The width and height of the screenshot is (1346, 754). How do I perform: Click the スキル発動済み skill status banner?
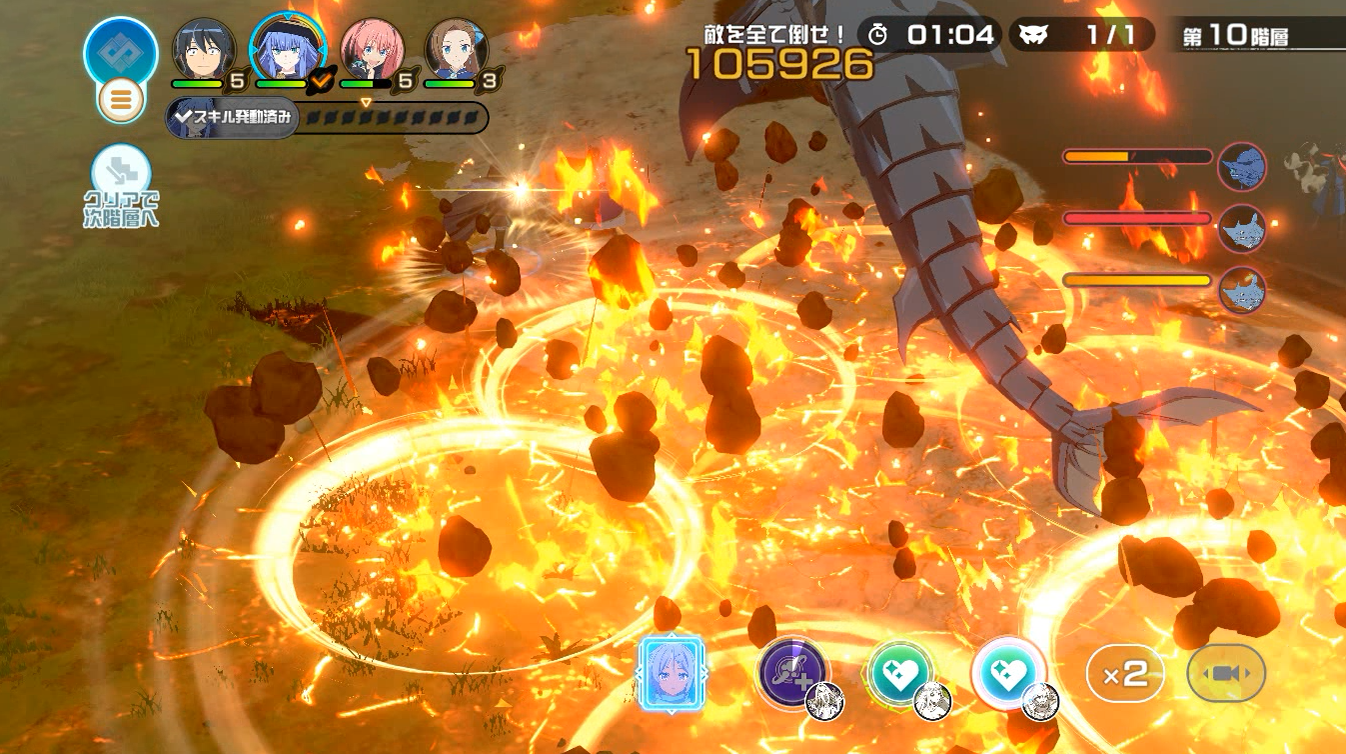233,118
